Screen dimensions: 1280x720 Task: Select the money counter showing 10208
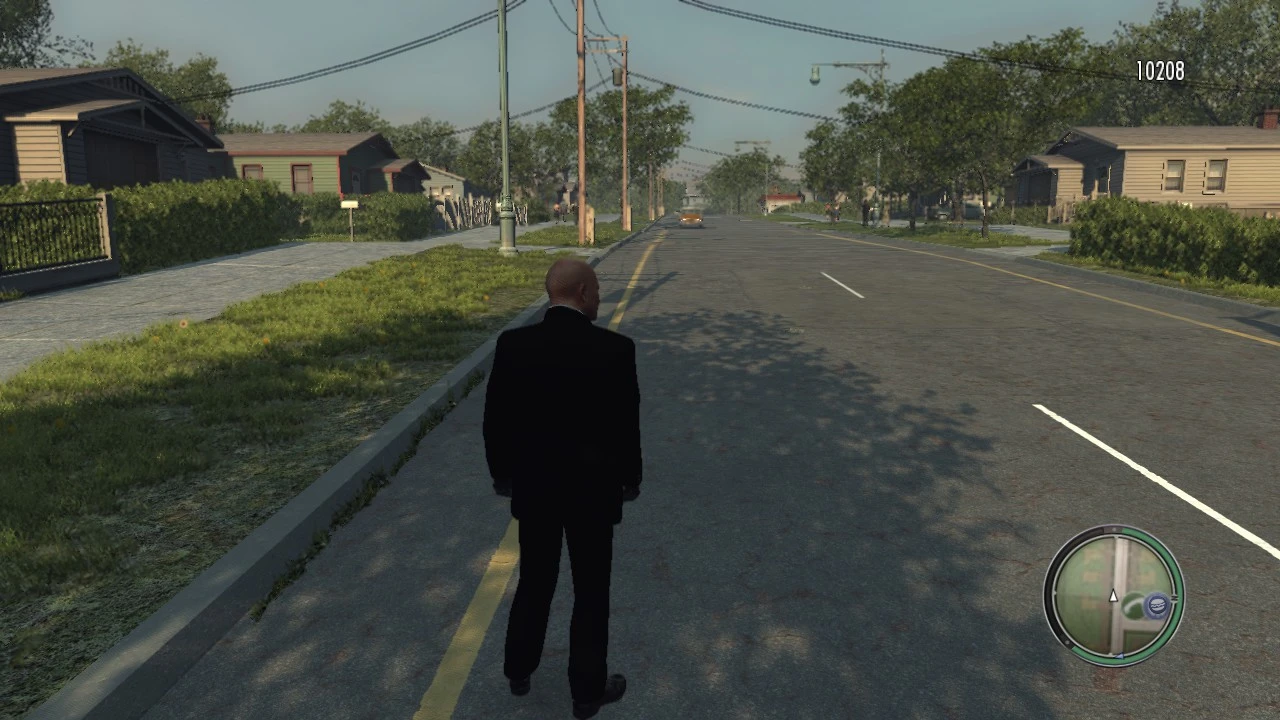(x=1159, y=71)
